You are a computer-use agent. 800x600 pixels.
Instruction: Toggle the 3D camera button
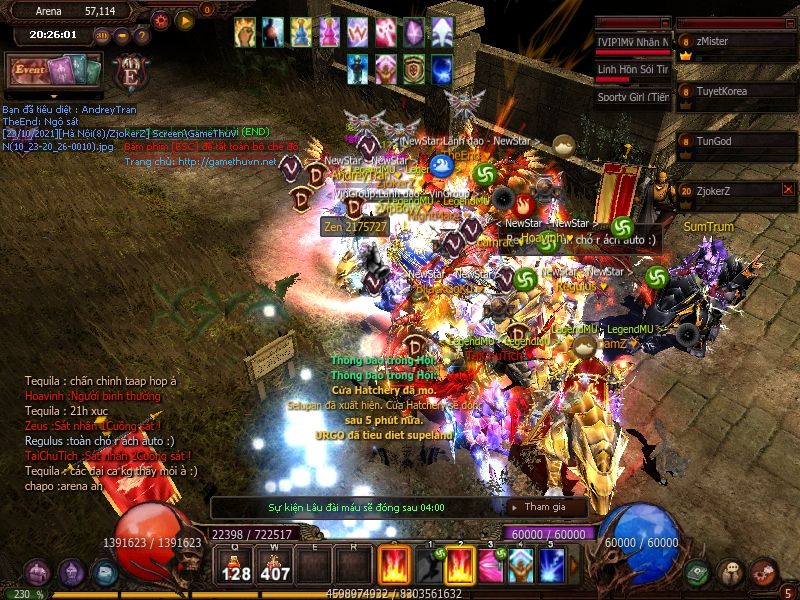pyautogui.click(x=102, y=36)
